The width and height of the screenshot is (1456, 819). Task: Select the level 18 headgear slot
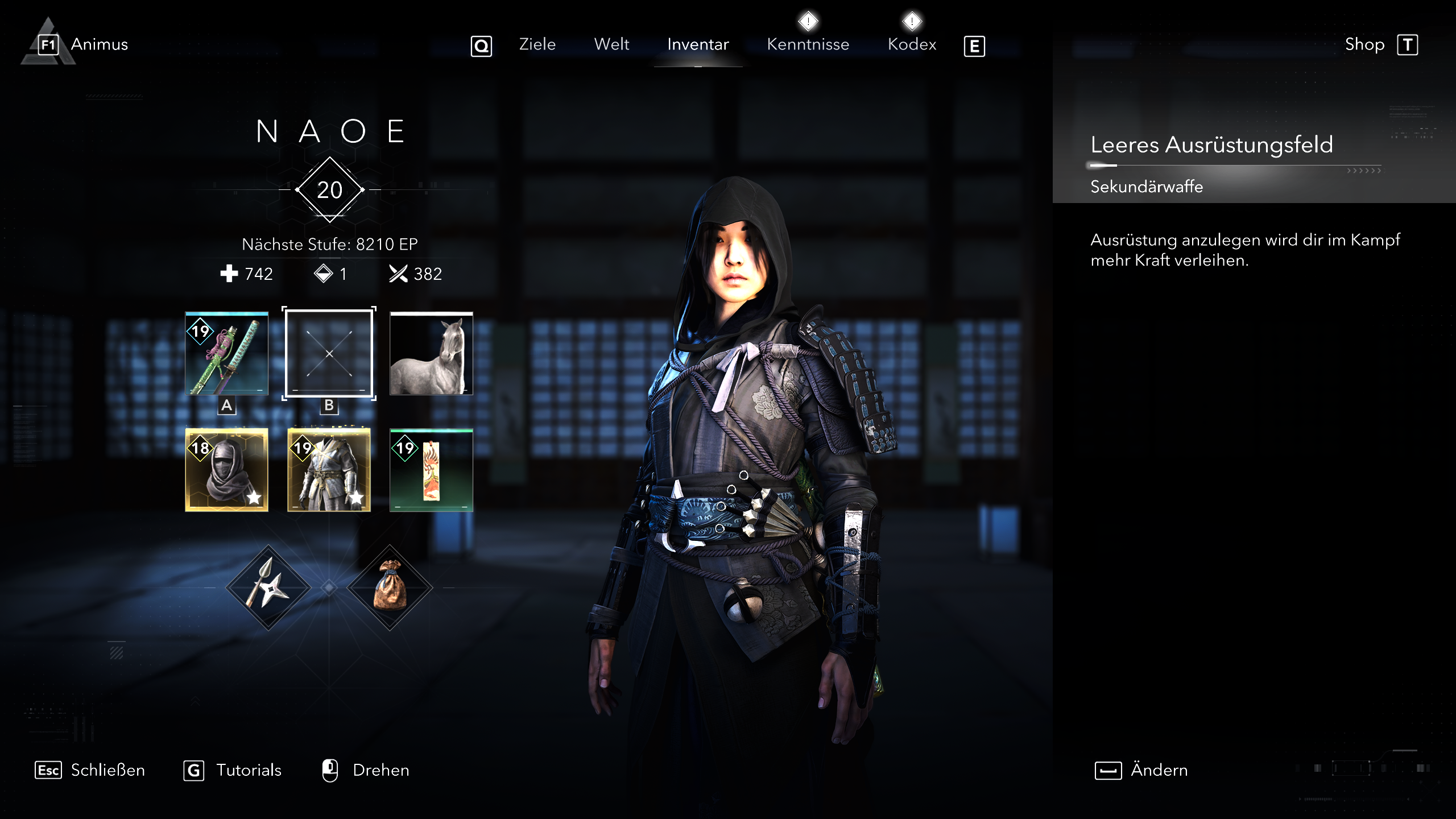coord(227,470)
